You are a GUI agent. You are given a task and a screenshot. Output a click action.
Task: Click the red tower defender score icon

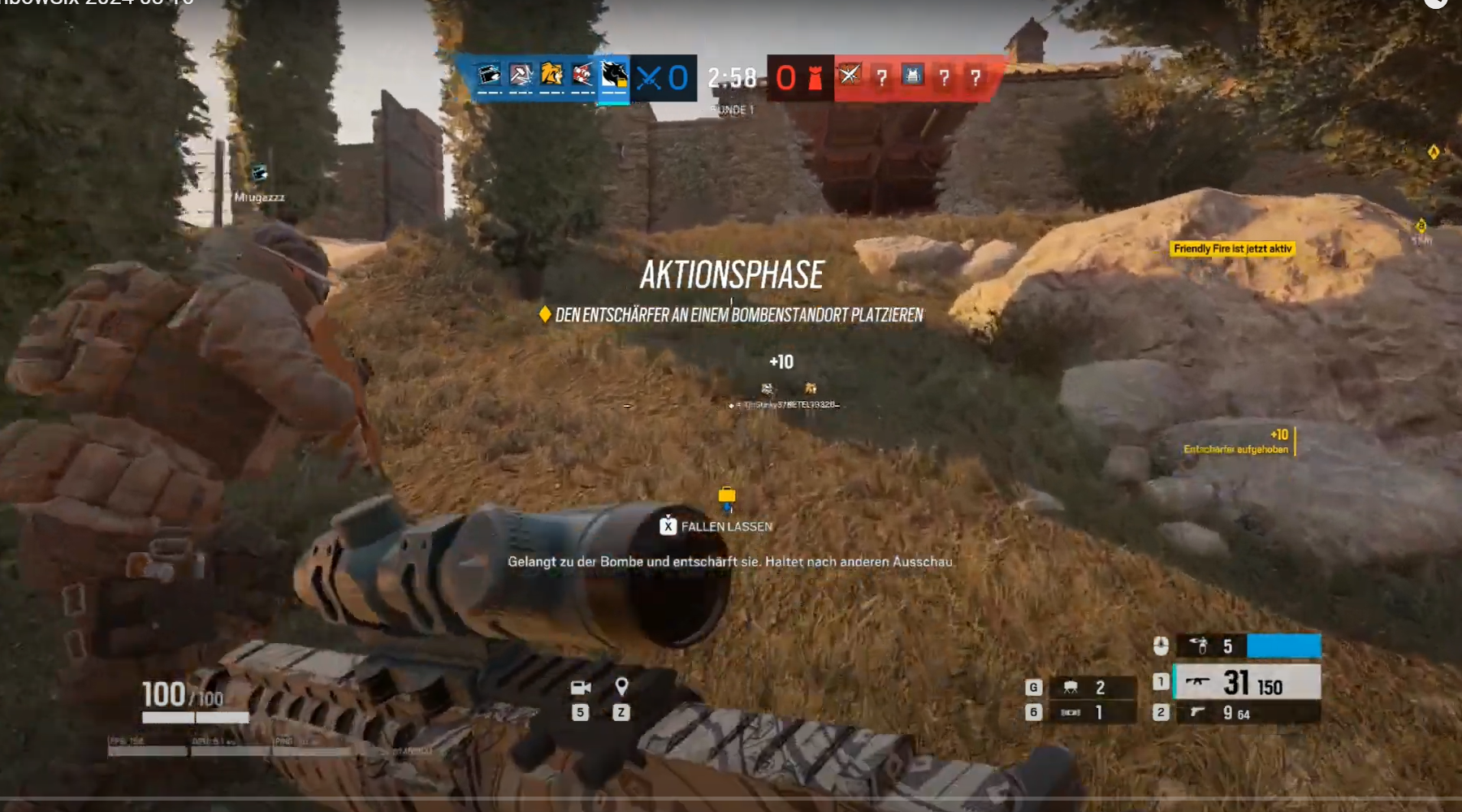click(x=815, y=77)
